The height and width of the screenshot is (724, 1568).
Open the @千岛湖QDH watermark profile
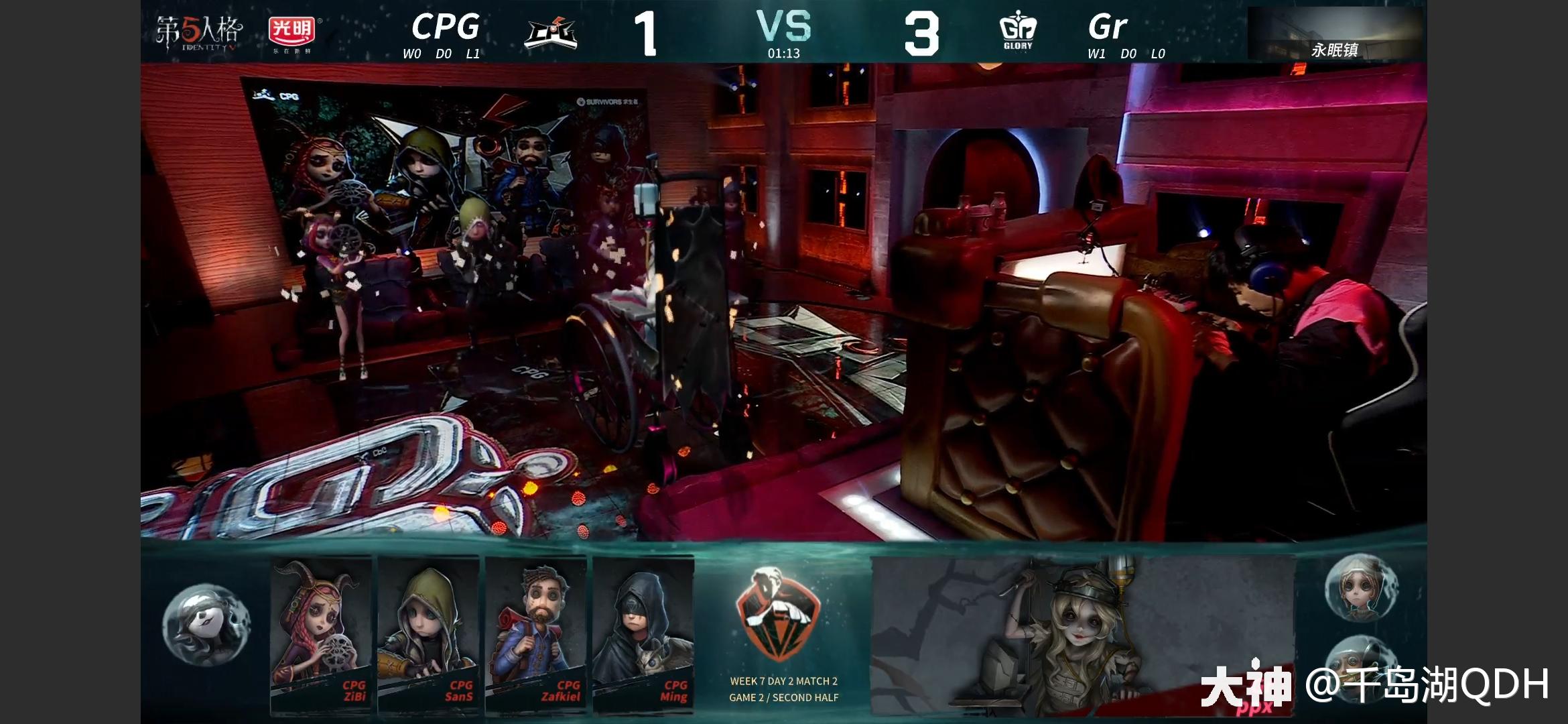[1427, 684]
